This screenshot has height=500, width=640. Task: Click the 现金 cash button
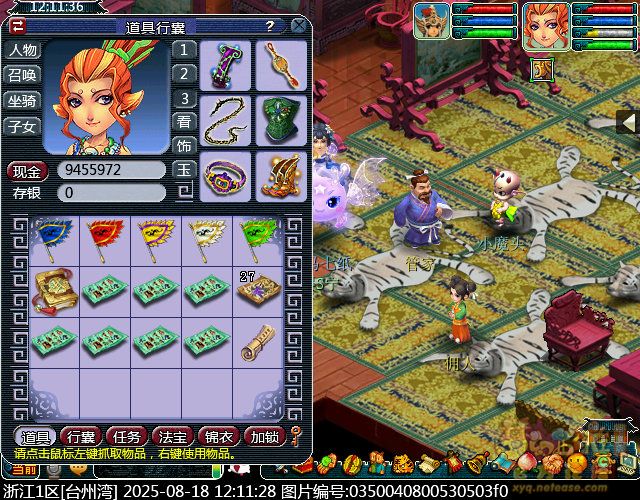click(x=28, y=170)
